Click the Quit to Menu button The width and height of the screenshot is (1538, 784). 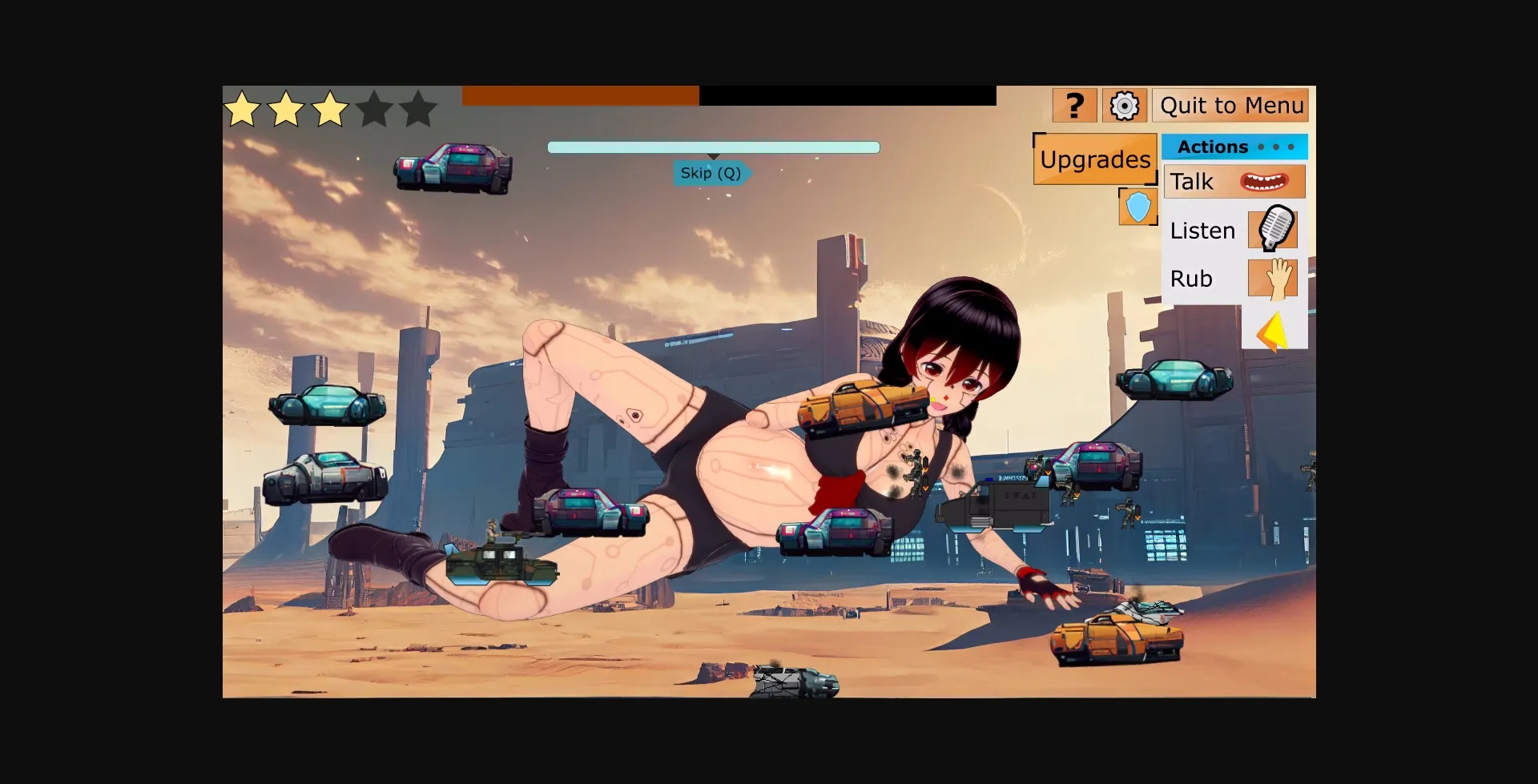[x=1231, y=105]
